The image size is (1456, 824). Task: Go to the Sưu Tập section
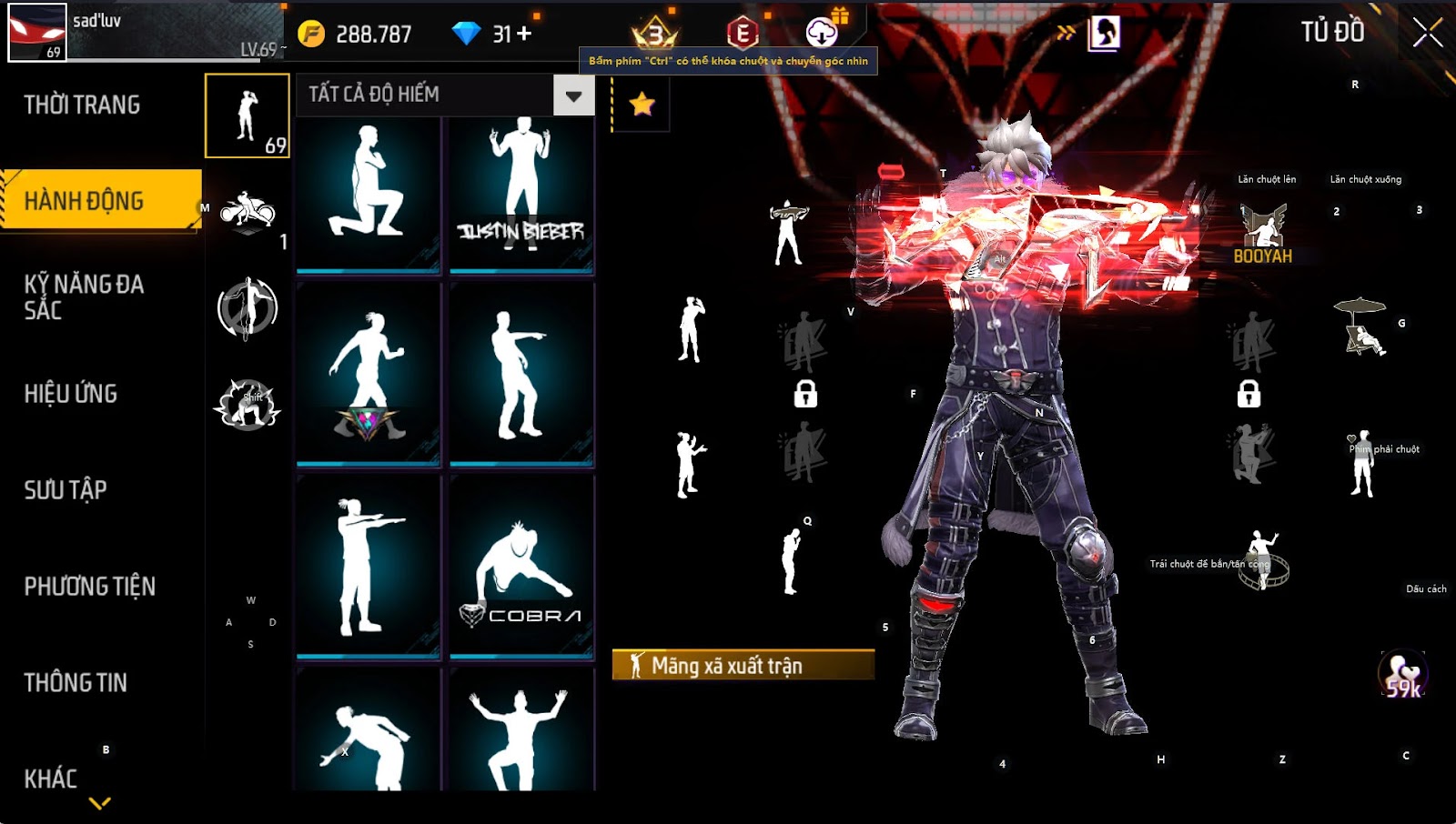[66, 490]
